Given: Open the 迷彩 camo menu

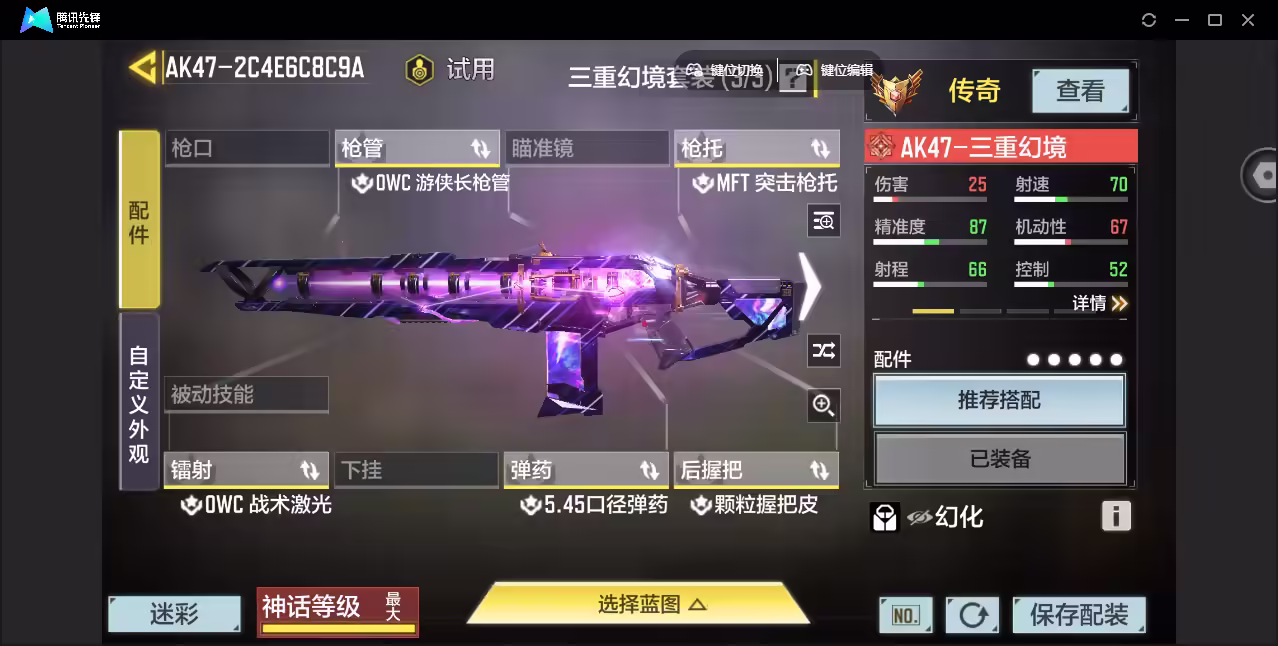Looking at the screenshot, I should pos(175,613).
